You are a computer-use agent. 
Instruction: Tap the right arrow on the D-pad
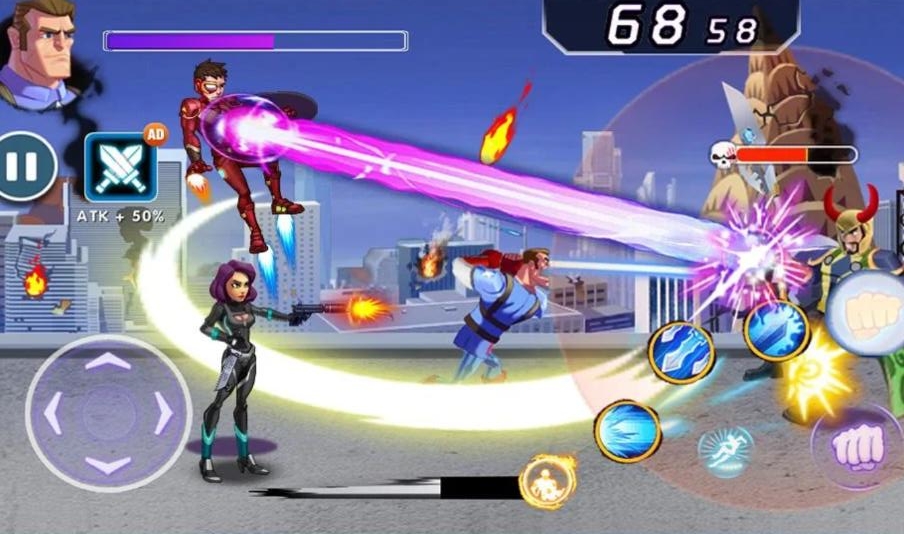pyautogui.click(x=162, y=413)
